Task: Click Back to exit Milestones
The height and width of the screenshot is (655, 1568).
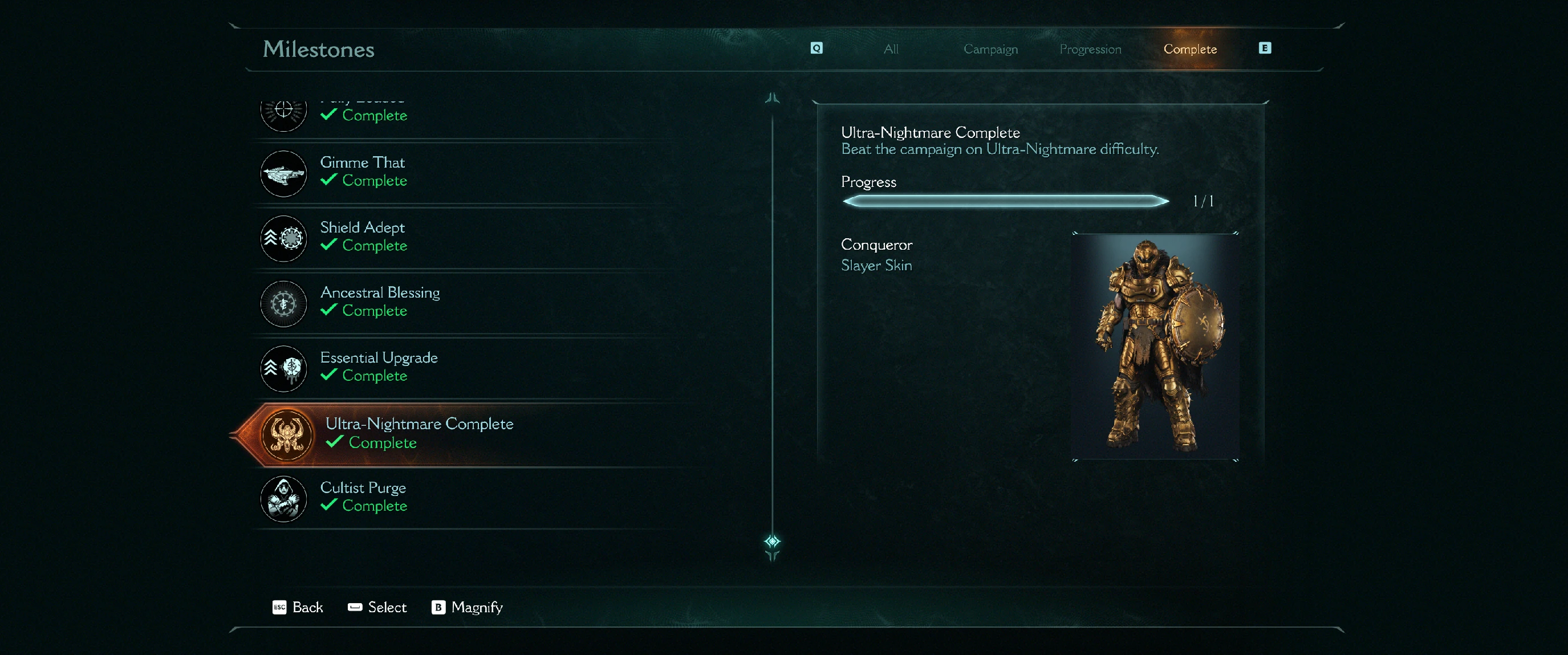Action: pos(298,607)
